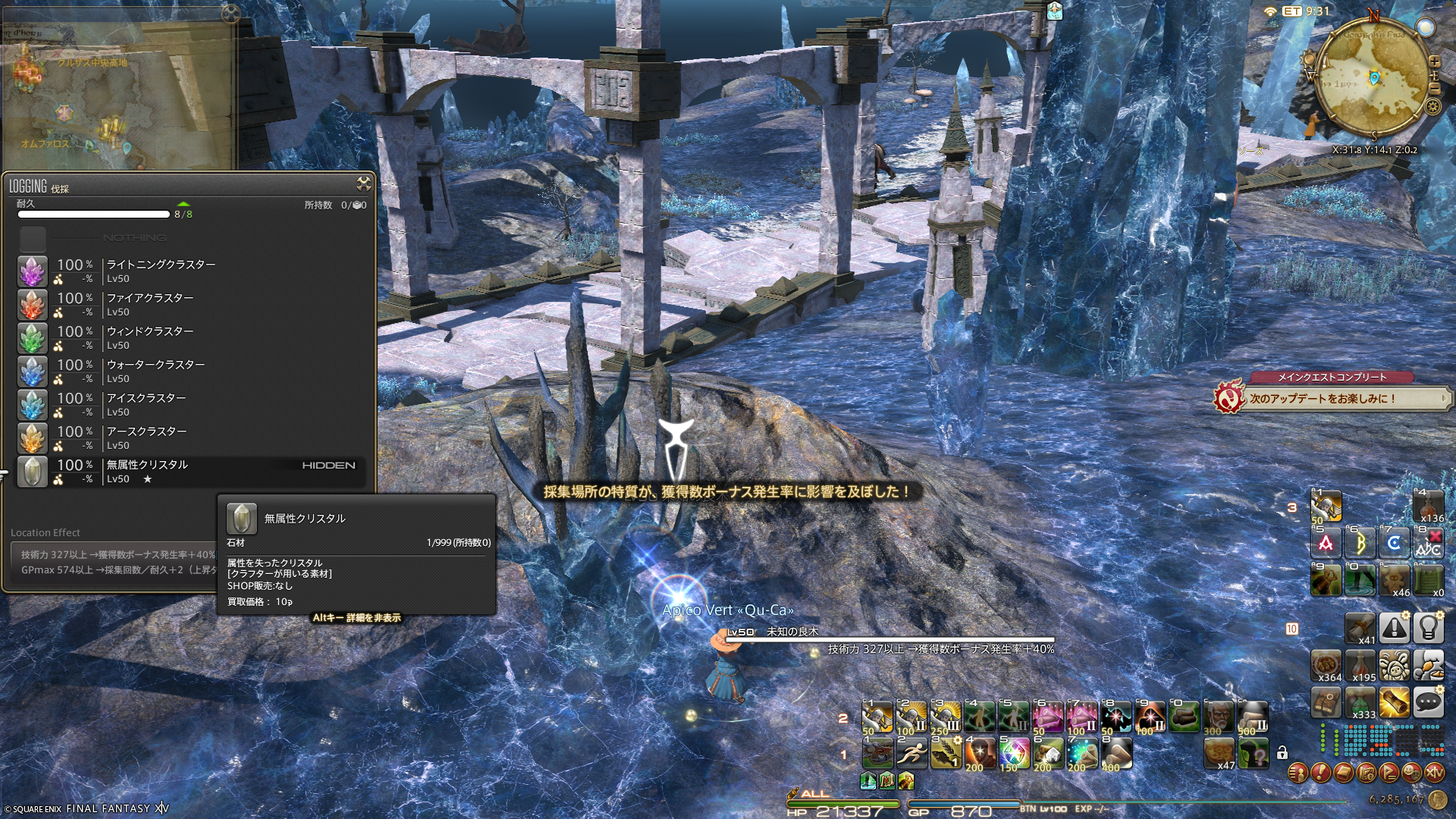This screenshot has height=819, width=1456.
Task: Click the circular minimap
Action: (1373, 77)
